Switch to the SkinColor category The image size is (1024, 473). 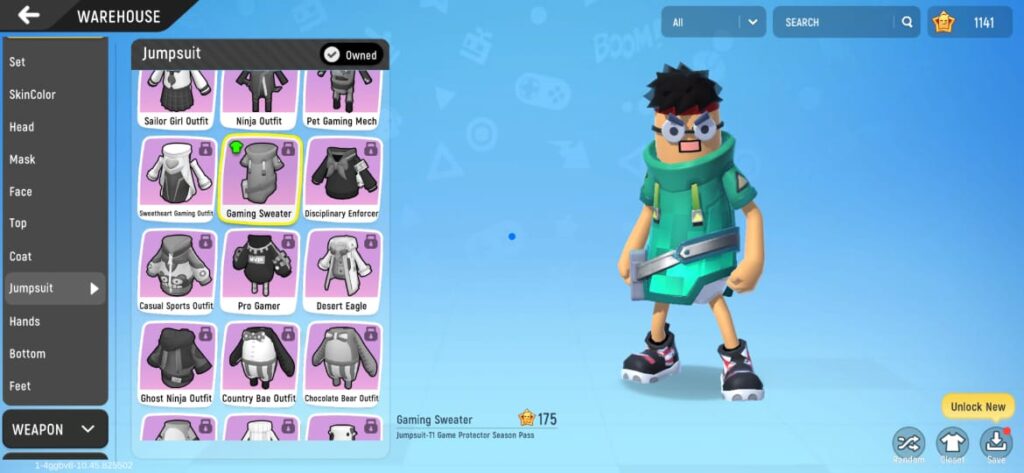[33, 95]
